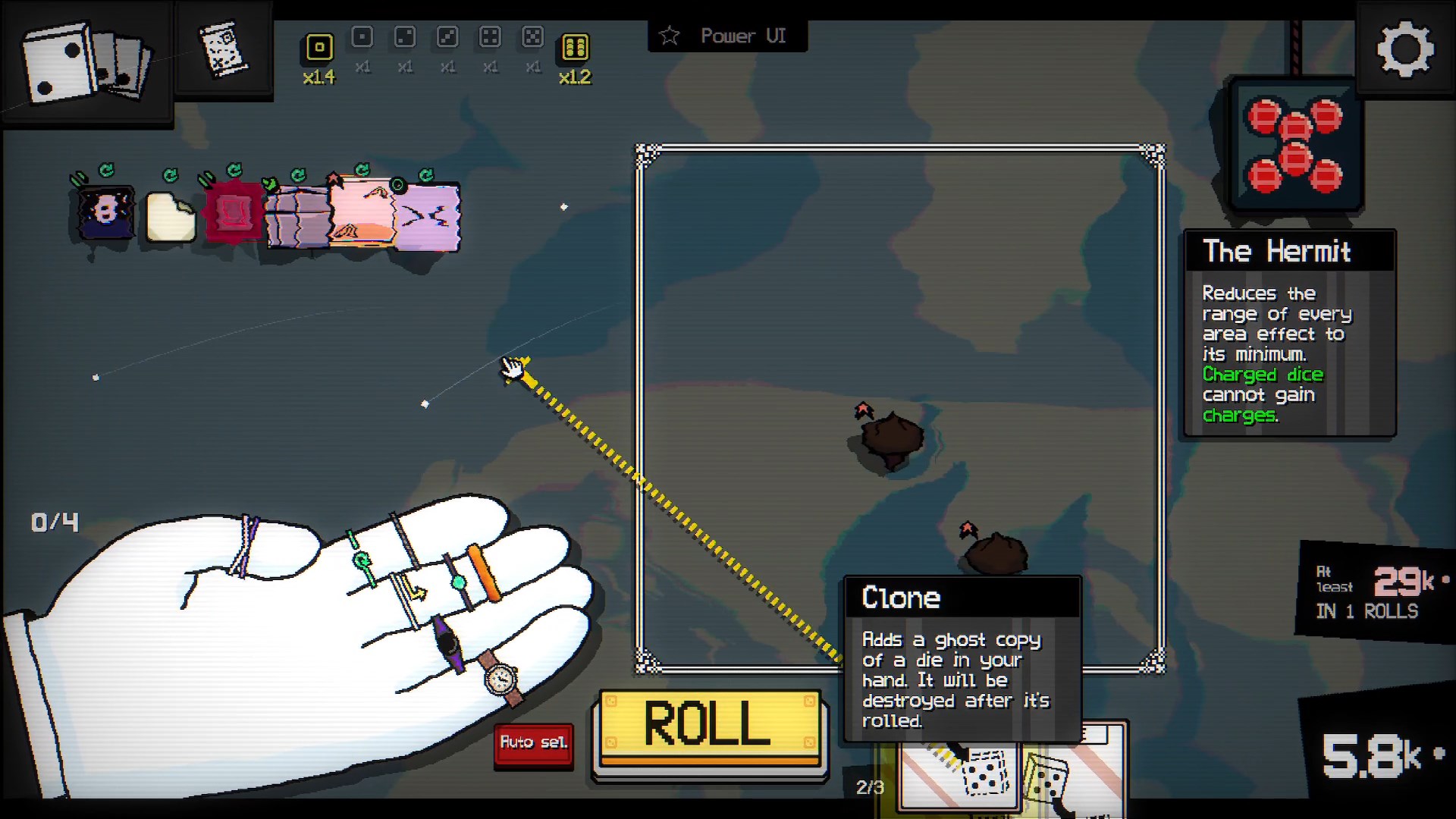Select the lavender angry-face die

click(x=429, y=218)
